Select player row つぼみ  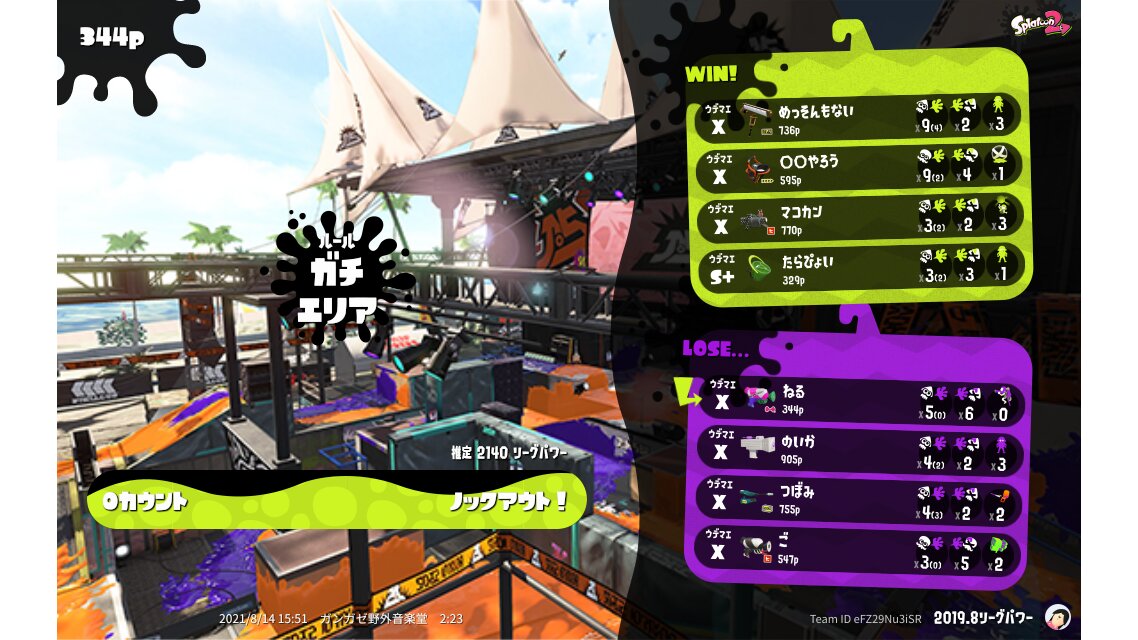point(860,500)
